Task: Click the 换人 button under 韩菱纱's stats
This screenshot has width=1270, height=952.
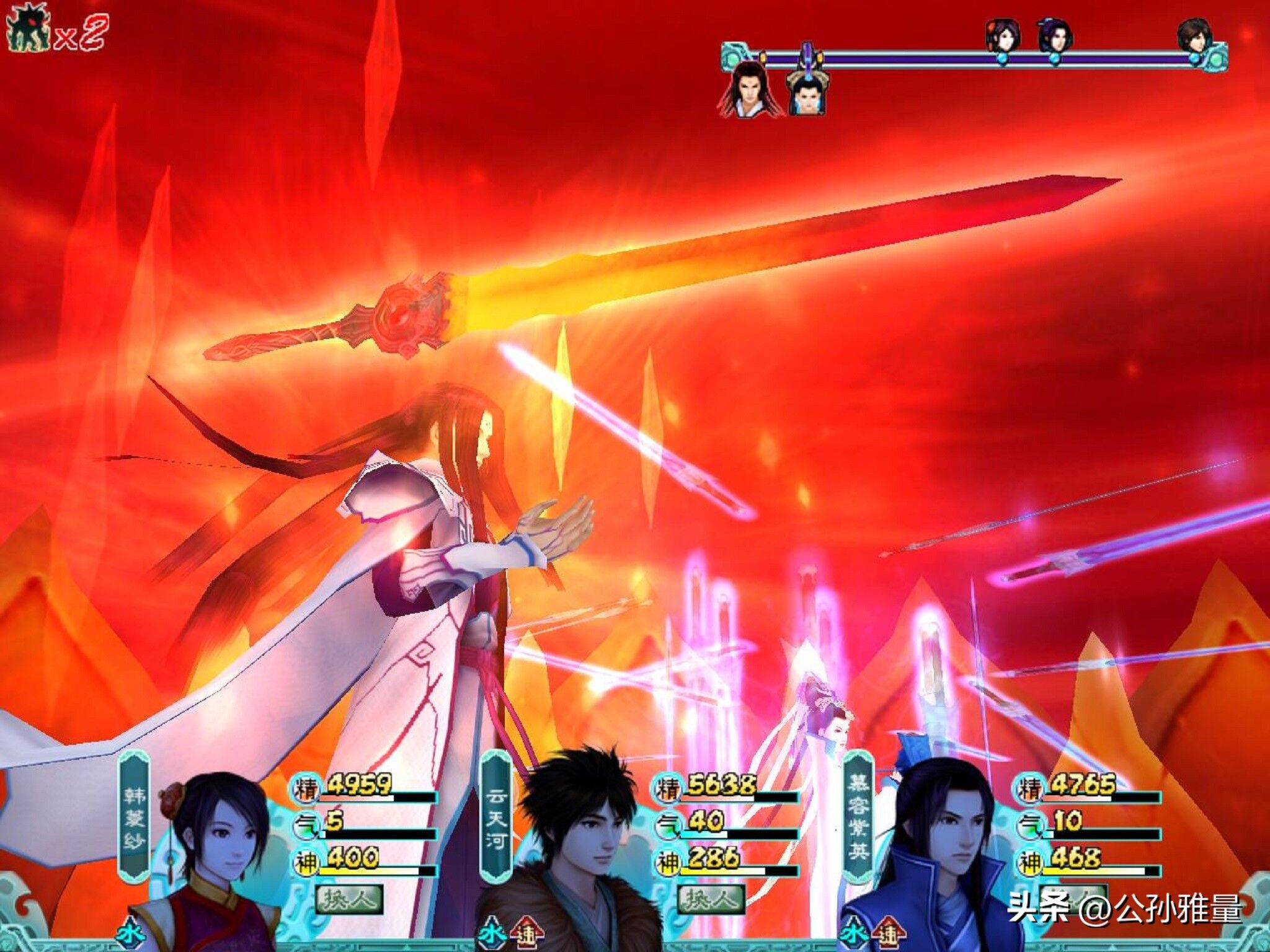Action: coord(349,899)
